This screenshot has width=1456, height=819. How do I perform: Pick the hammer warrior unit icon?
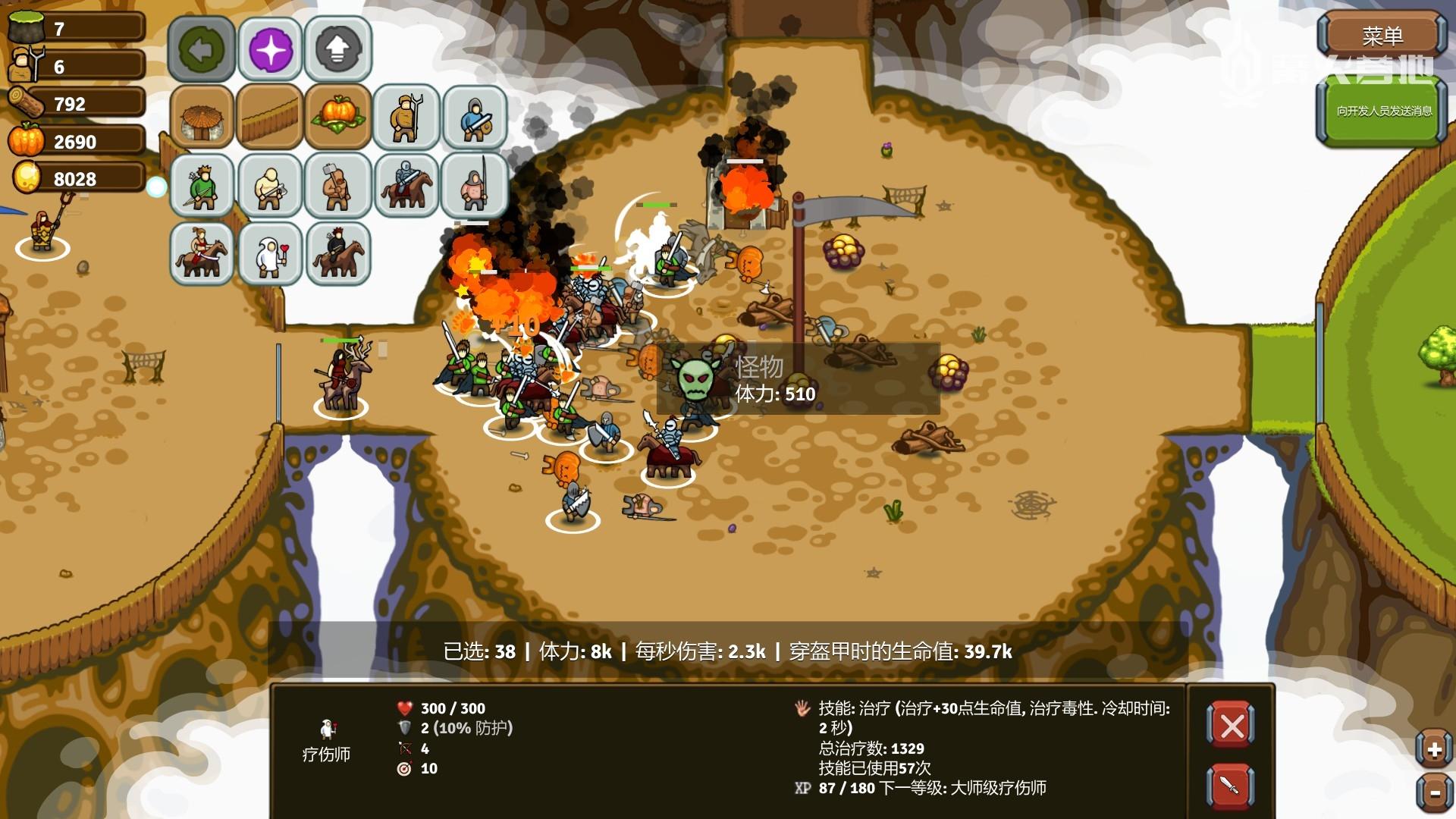[x=337, y=185]
